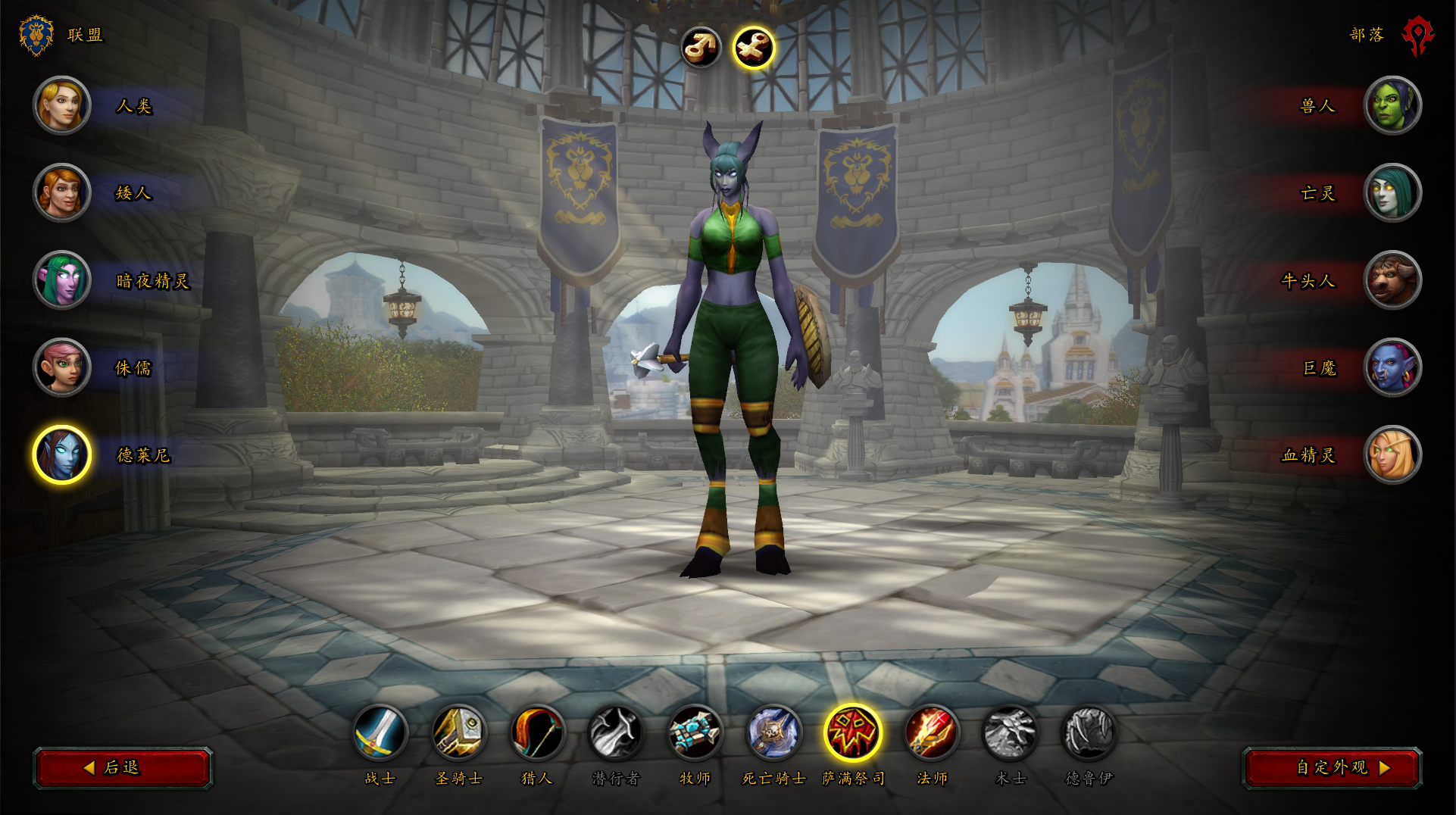
Task: Pick the Undead race portrait
Action: tap(1392, 192)
